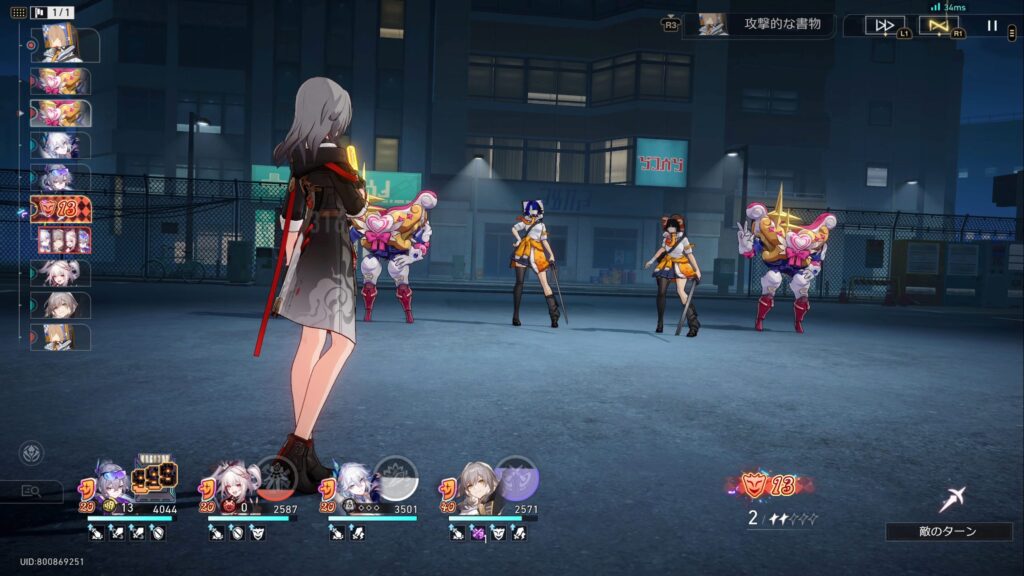
Task: Select the top enemy portrait in the turn order
Action: click(x=68, y=45)
